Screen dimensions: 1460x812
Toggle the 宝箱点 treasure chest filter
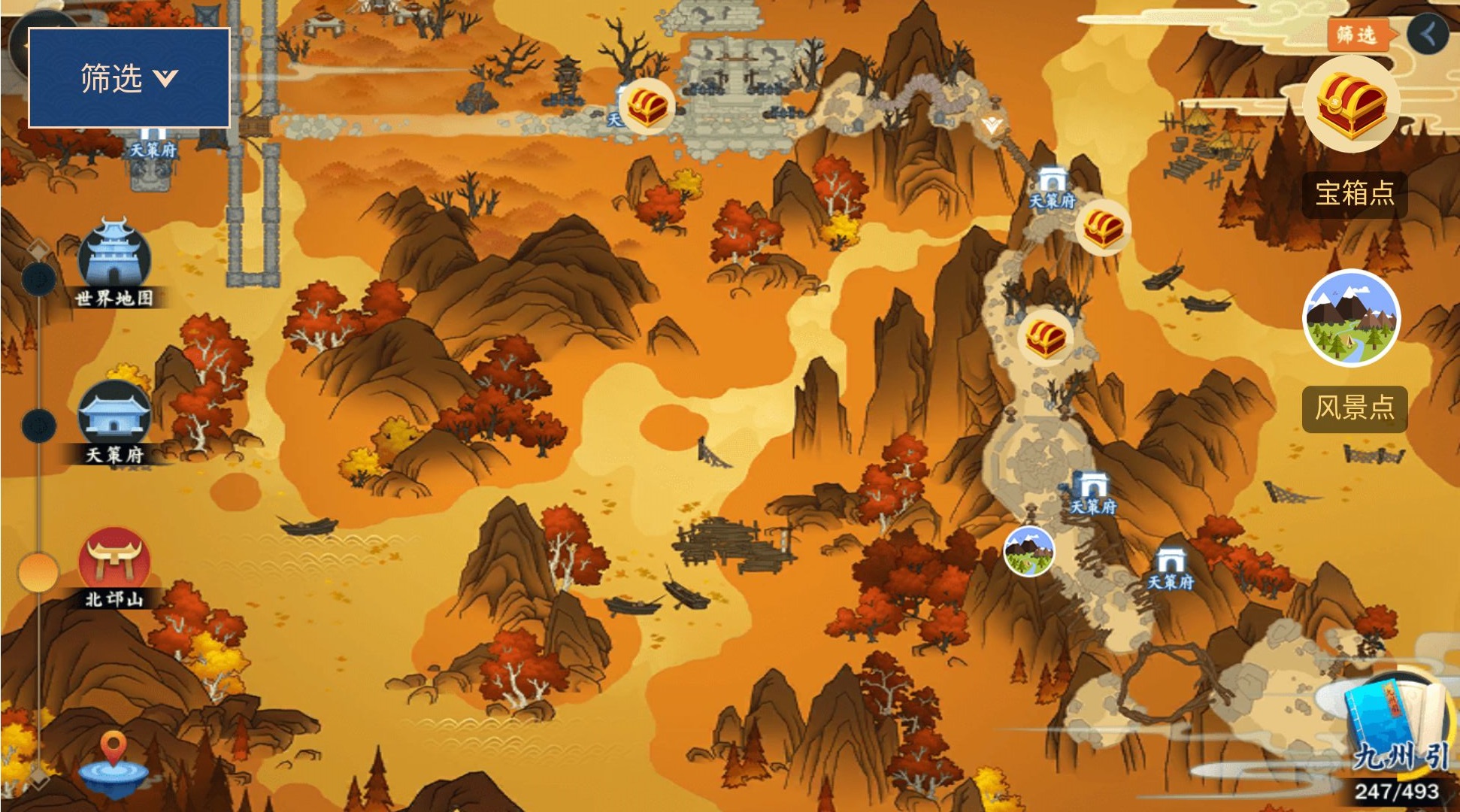(1352, 105)
